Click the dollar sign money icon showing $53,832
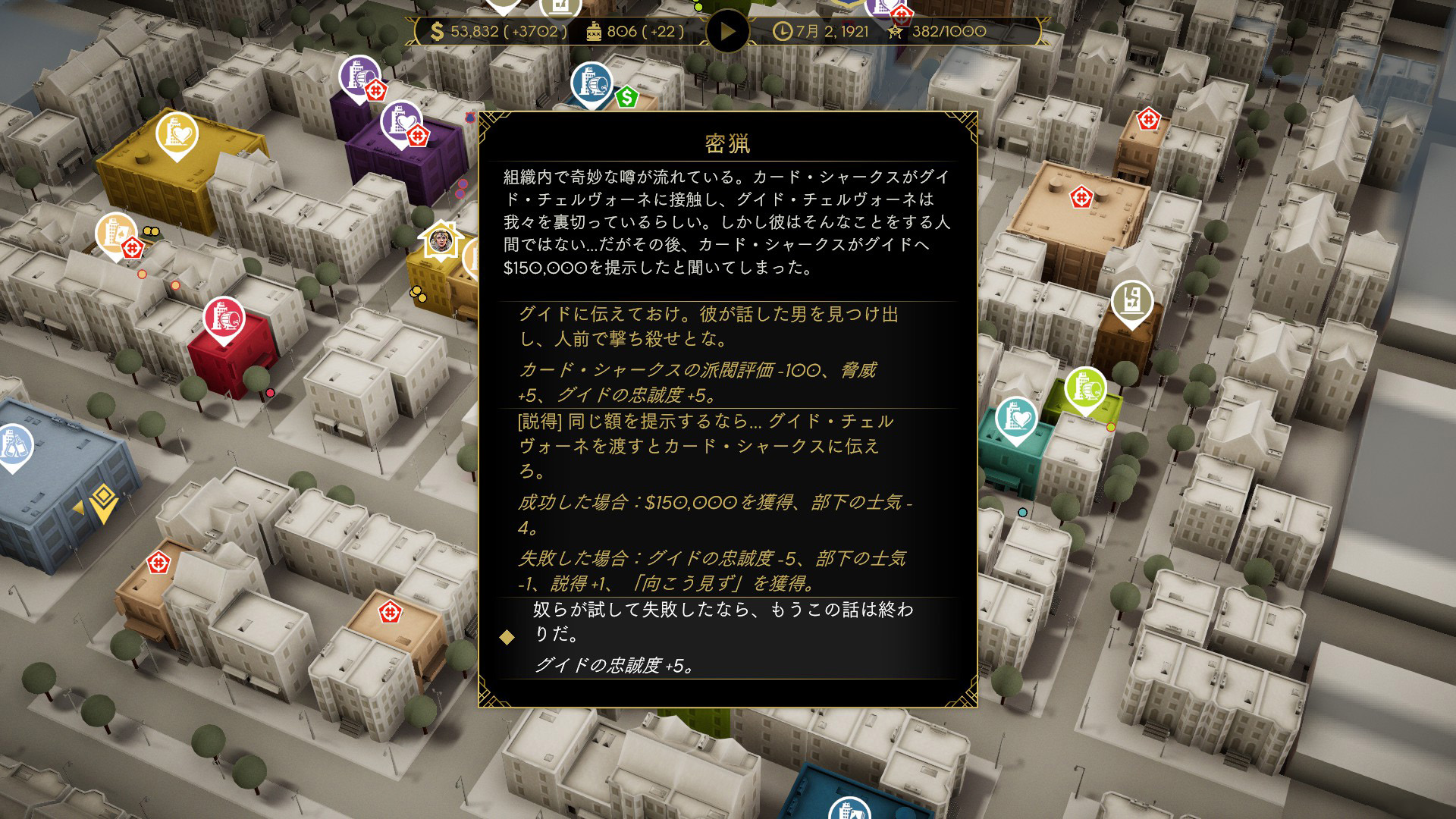 pos(436,32)
